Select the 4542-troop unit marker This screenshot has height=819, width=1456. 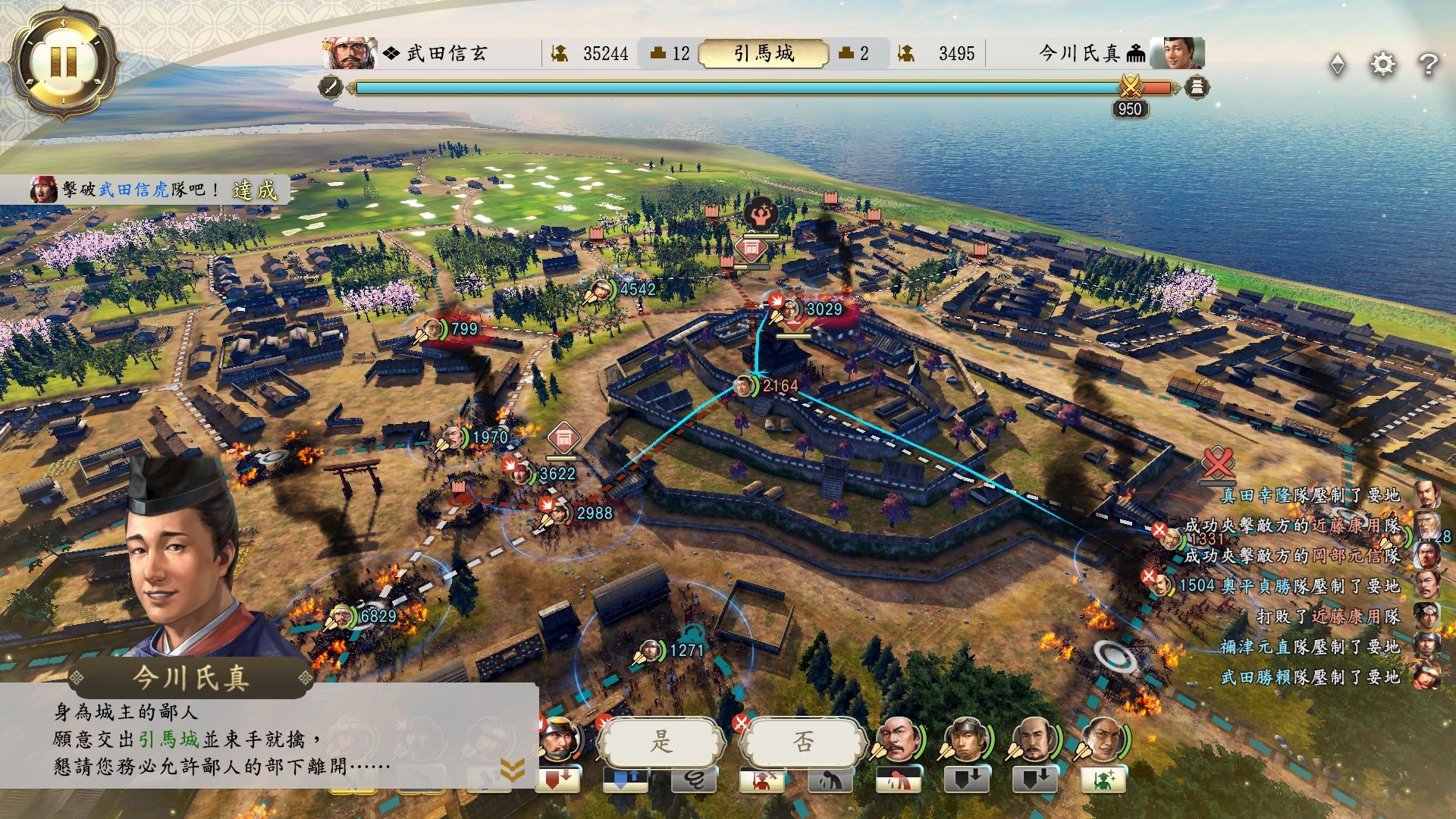(603, 289)
